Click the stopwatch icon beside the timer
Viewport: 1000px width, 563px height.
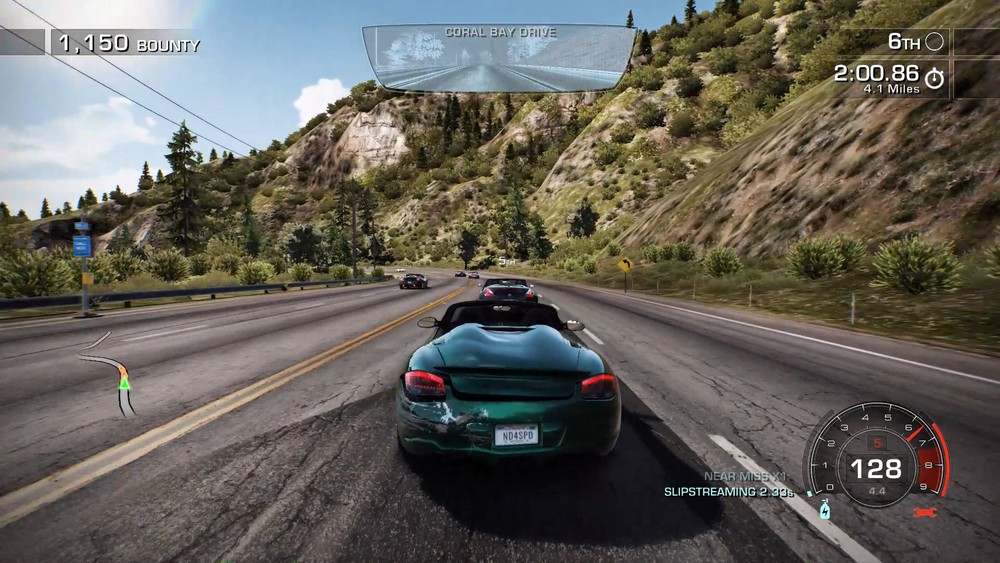[934, 78]
